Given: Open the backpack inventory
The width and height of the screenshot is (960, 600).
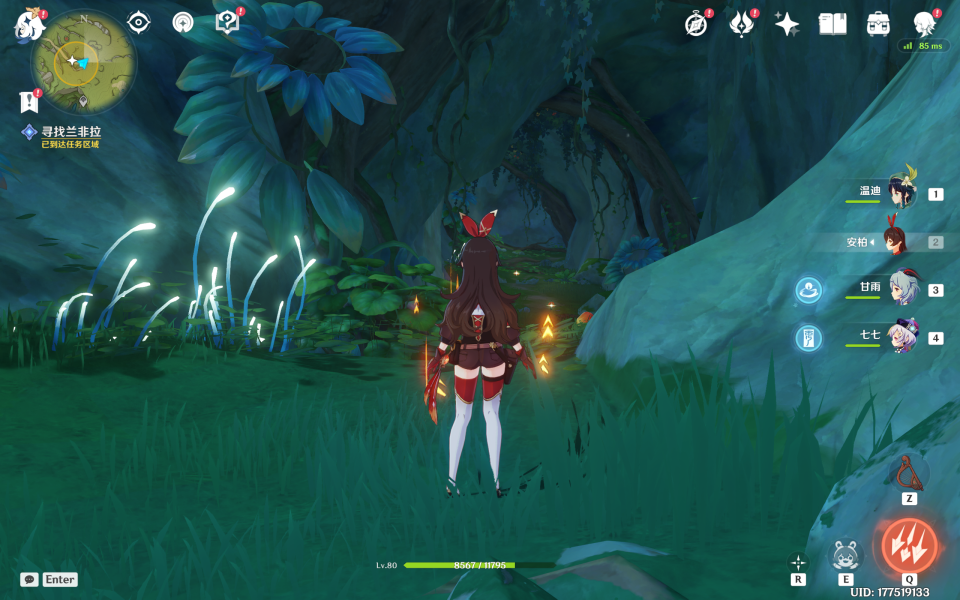Looking at the screenshot, I should coord(878,24).
